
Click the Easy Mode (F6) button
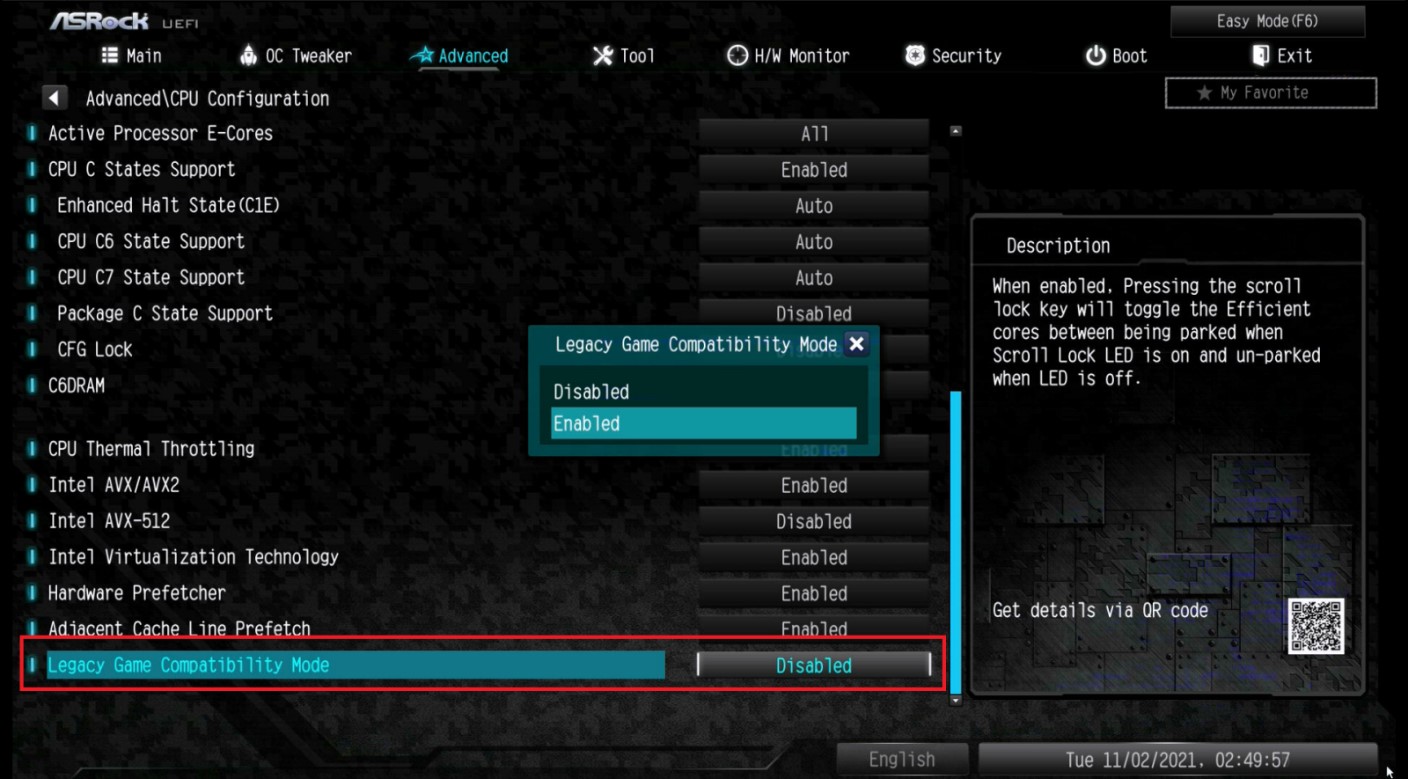(x=1266, y=20)
